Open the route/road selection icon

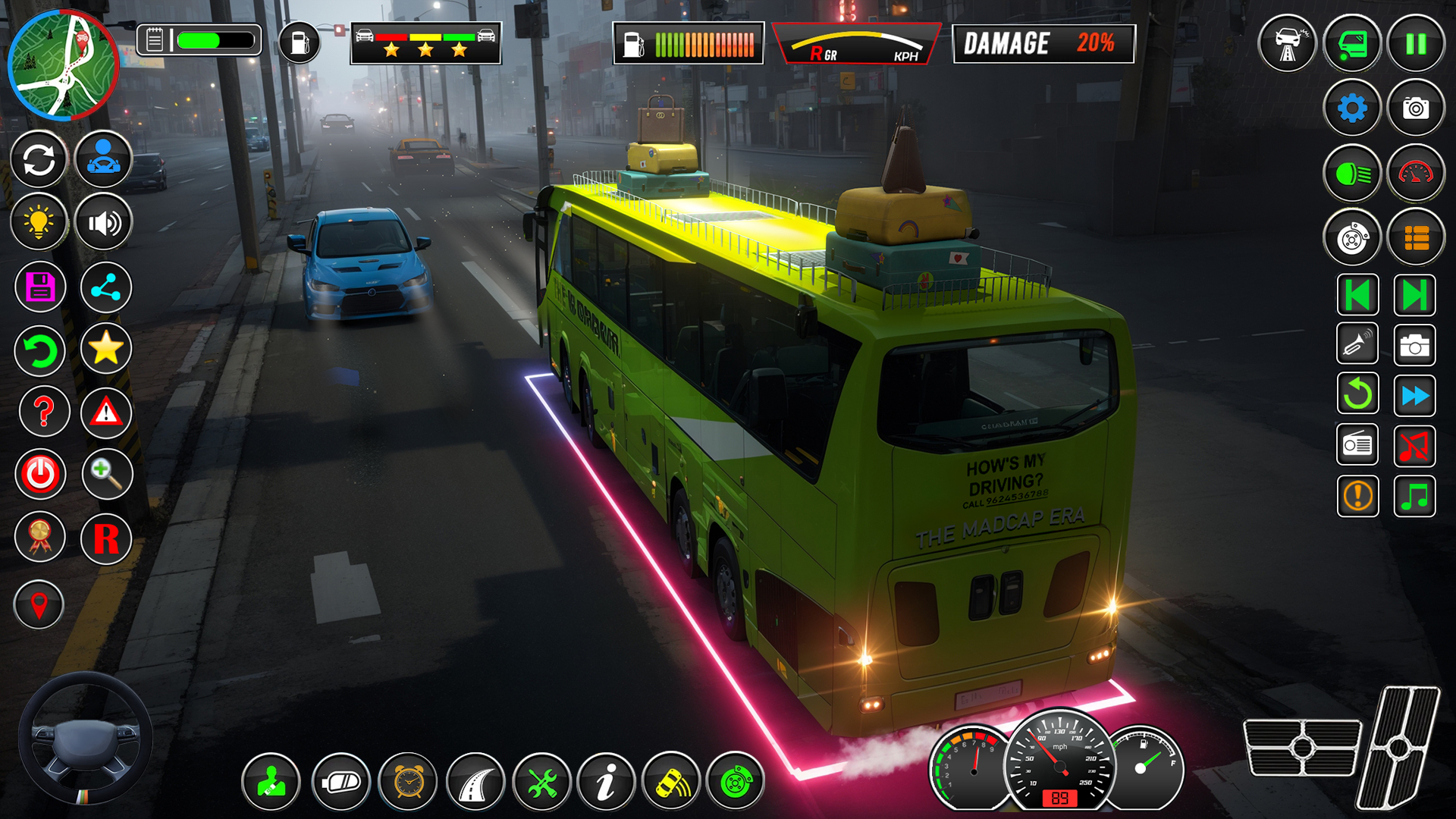pyautogui.click(x=474, y=781)
